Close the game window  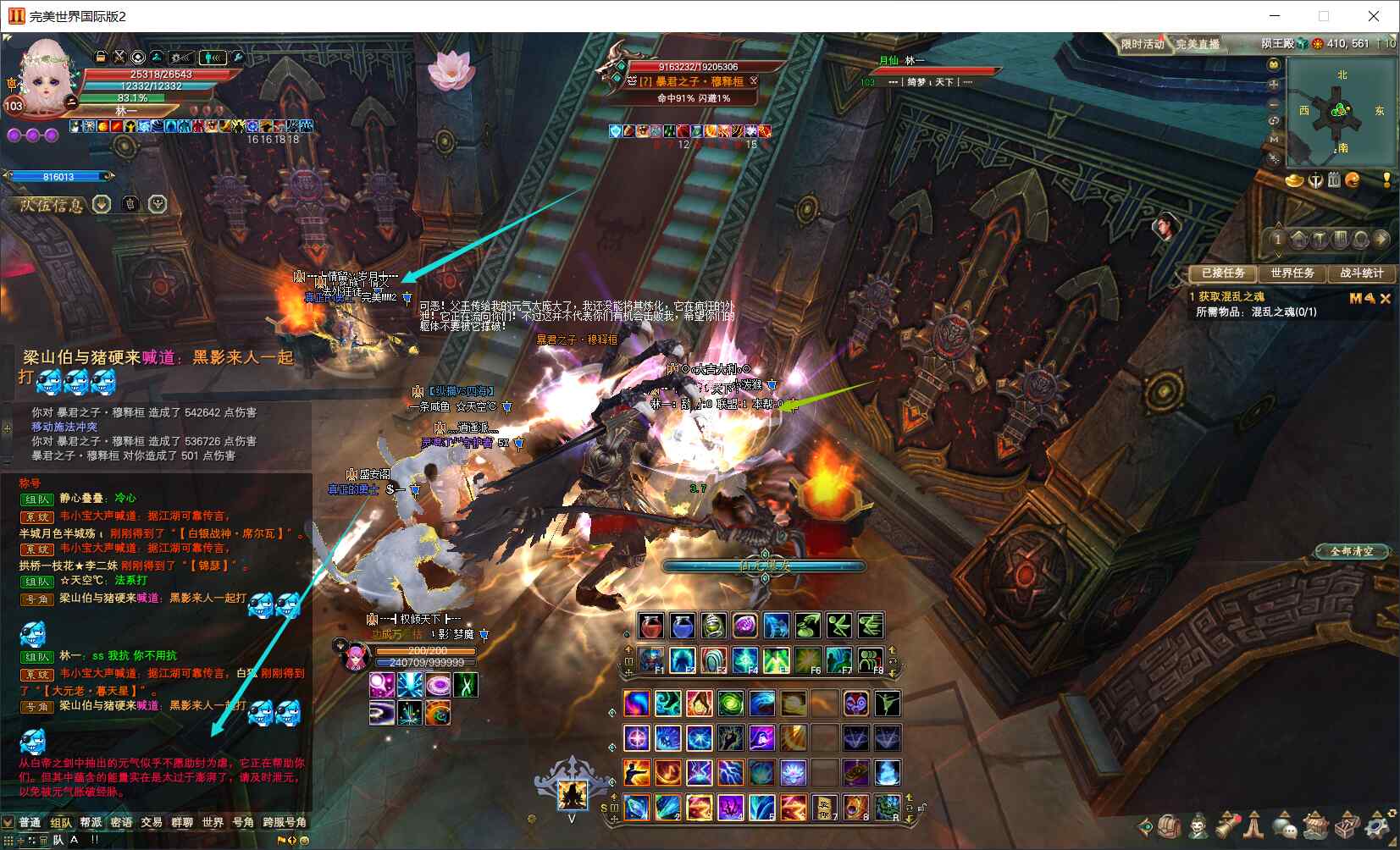[x=1374, y=16]
